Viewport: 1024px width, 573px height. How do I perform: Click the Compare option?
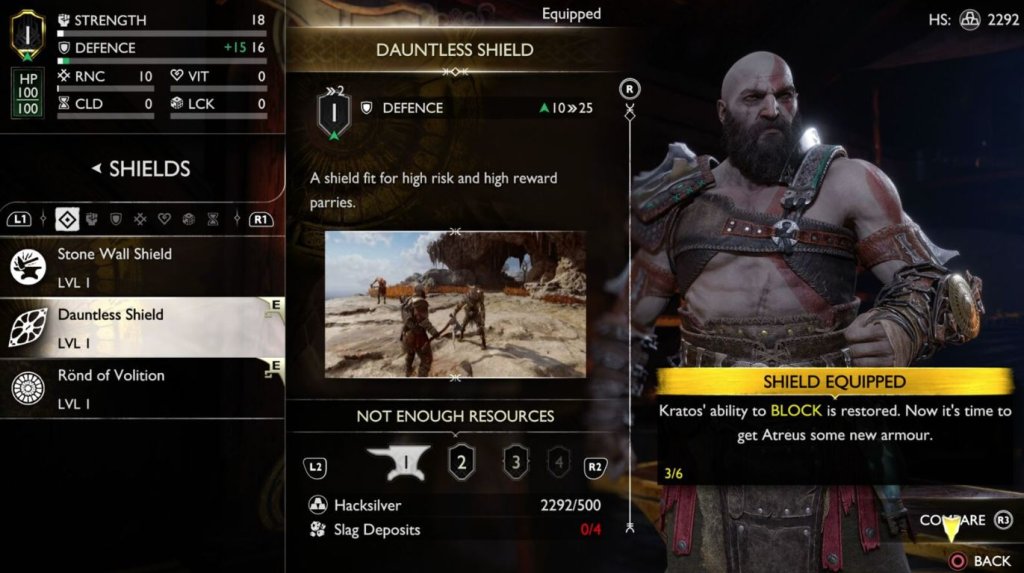953,520
